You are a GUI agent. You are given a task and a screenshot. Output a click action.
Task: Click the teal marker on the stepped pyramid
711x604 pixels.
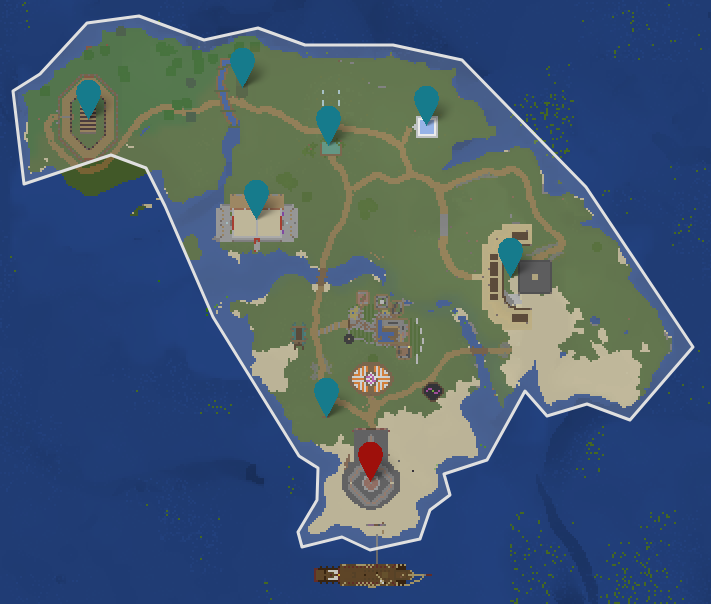(x=89, y=97)
